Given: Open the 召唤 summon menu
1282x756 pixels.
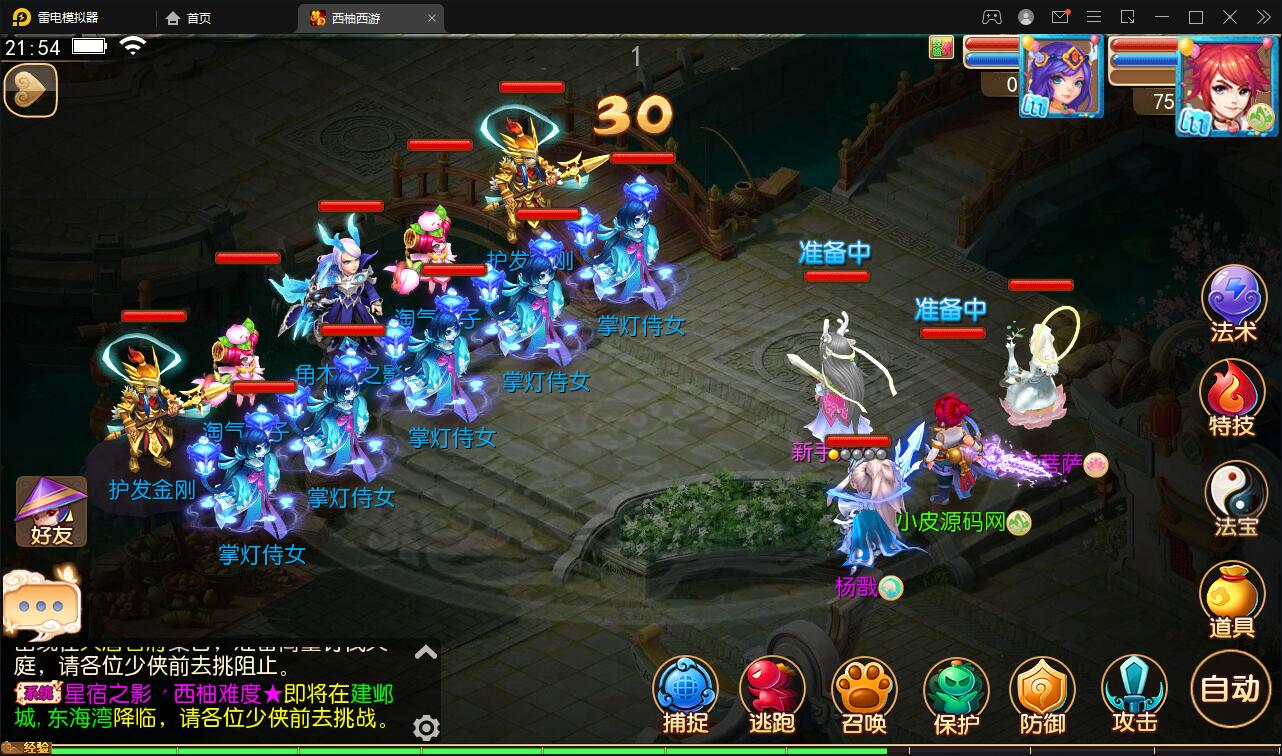Looking at the screenshot, I should (x=862, y=690).
